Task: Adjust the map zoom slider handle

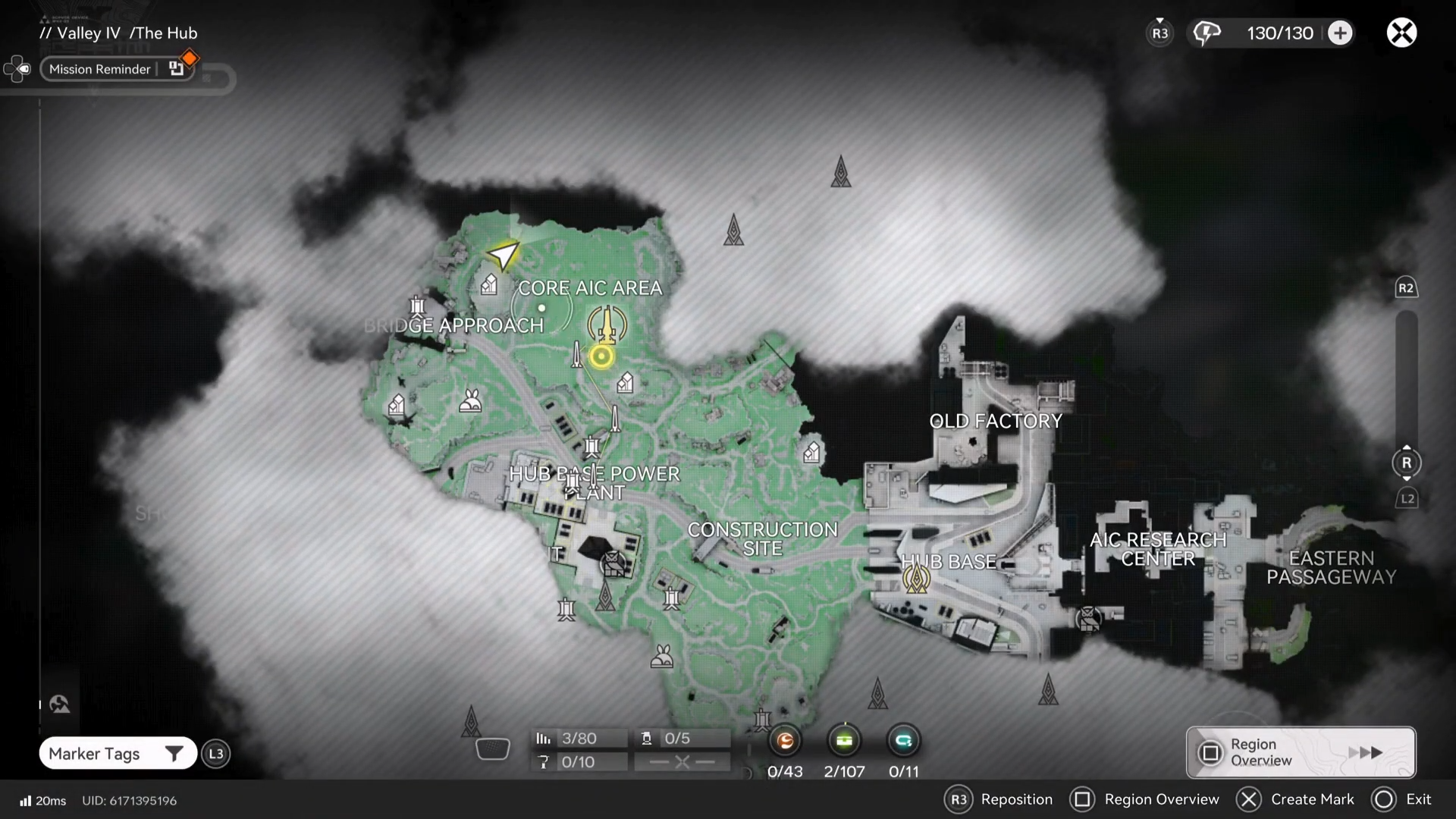Action: click(x=1407, y=463)
